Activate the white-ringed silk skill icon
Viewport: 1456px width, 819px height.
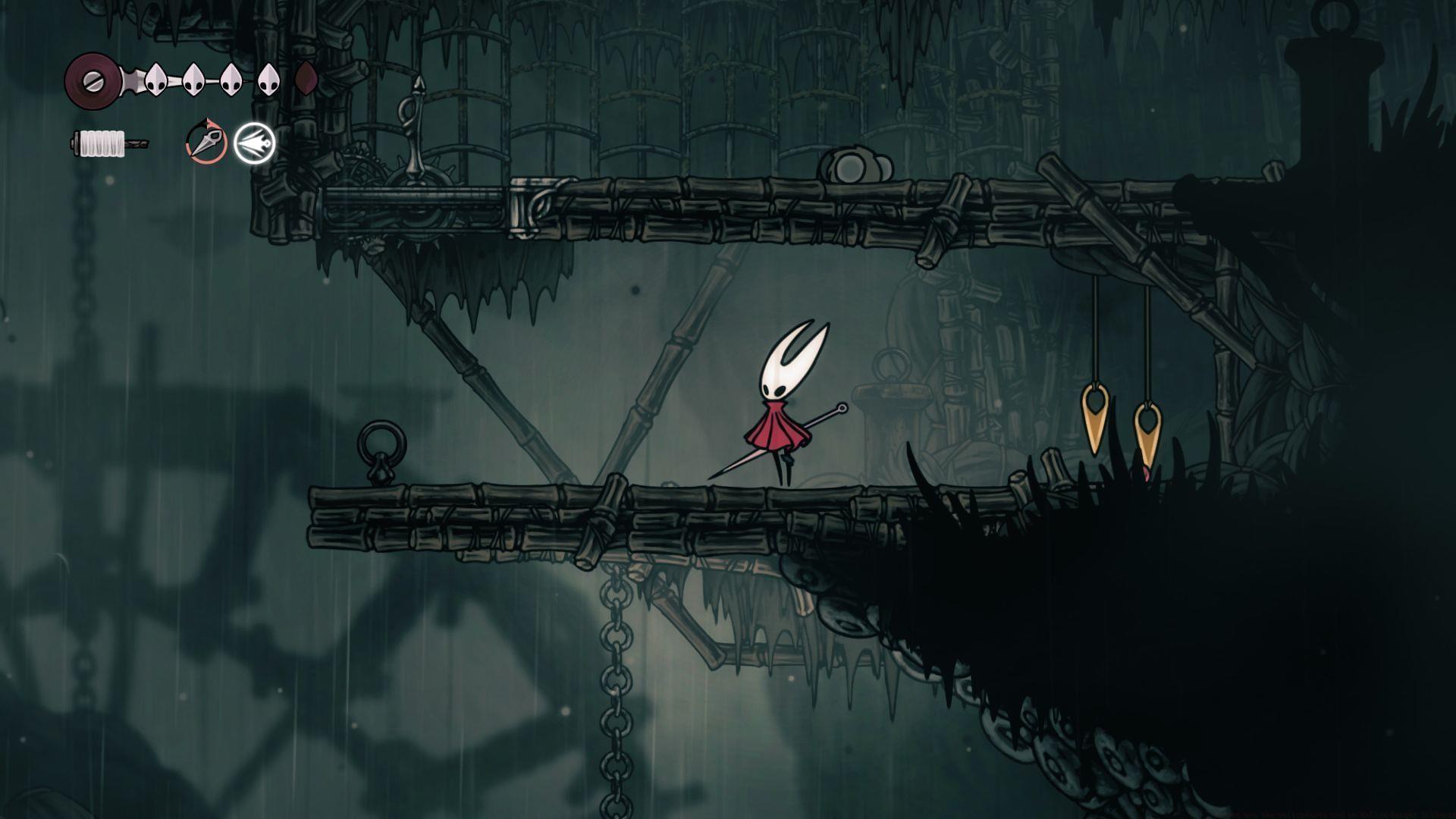click(x=254, y=143)
